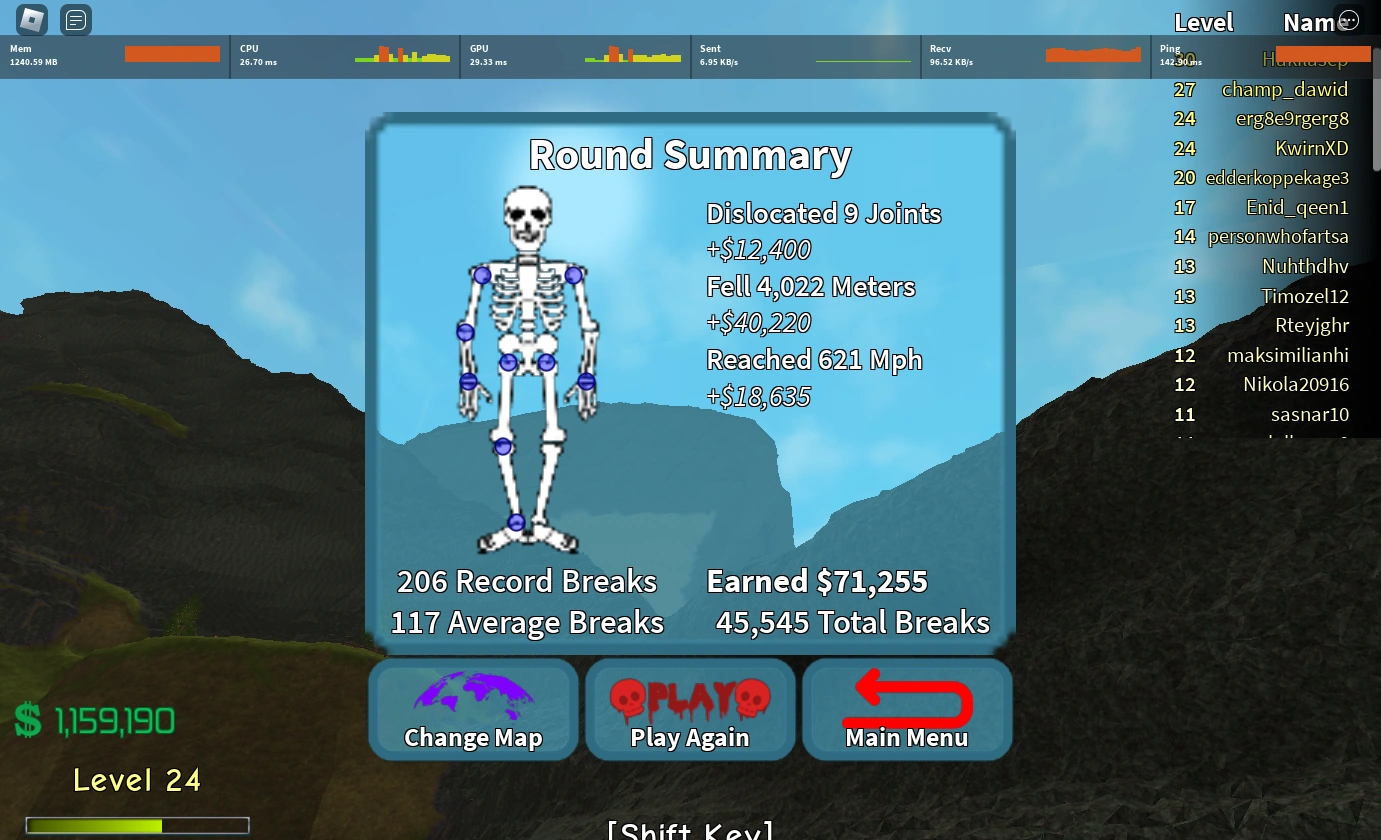
Task: Click the purple globe icon above Change Map
Action: pyautogui.click(x=472, y=692)
